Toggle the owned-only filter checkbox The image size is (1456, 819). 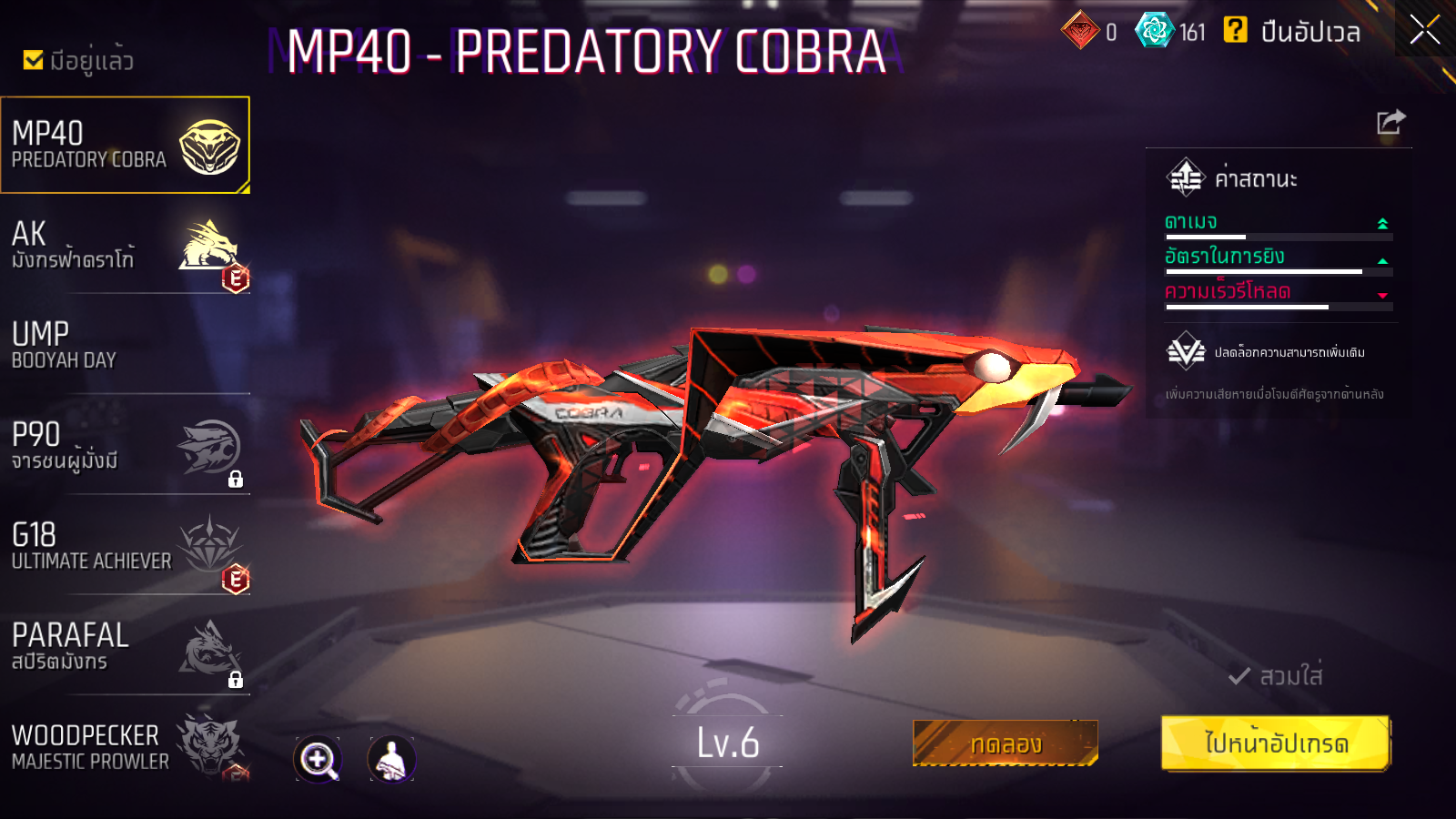click(34, 60)
